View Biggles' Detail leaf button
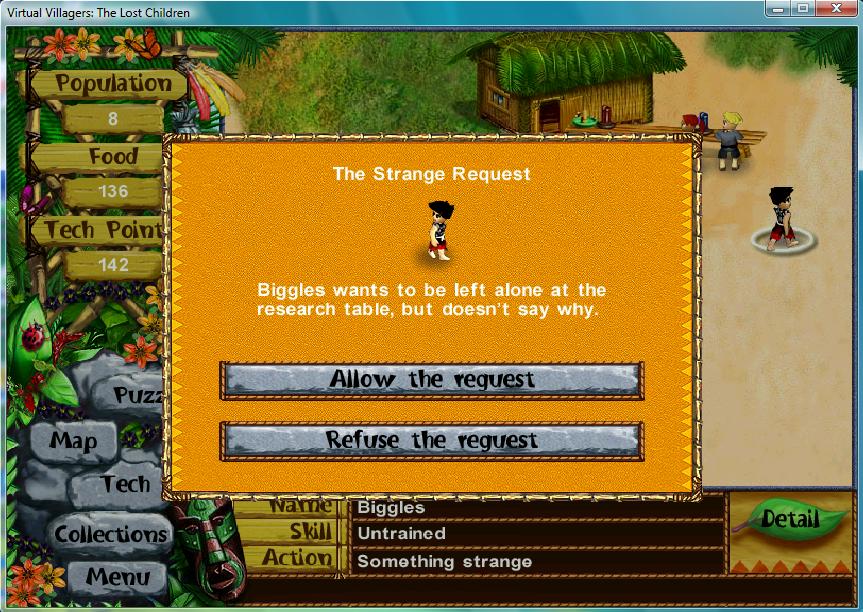Screen dimensions: 863x612 pos(789,519)
